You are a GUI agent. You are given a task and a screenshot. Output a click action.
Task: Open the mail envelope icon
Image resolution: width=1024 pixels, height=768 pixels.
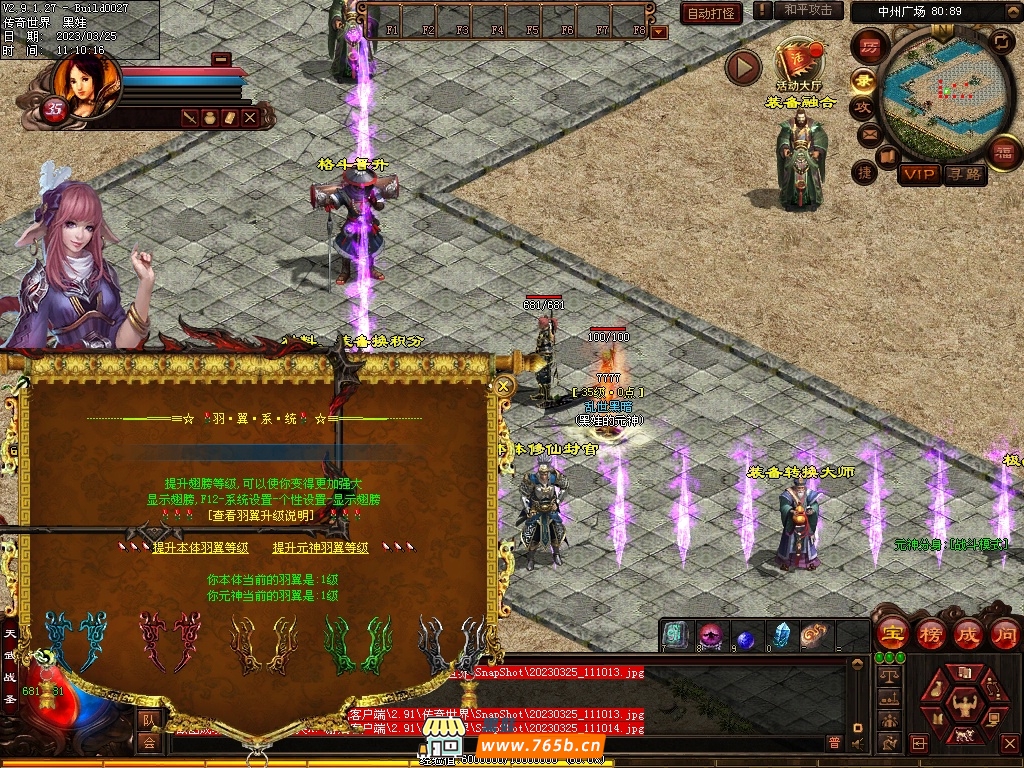[x=868, y=133]
